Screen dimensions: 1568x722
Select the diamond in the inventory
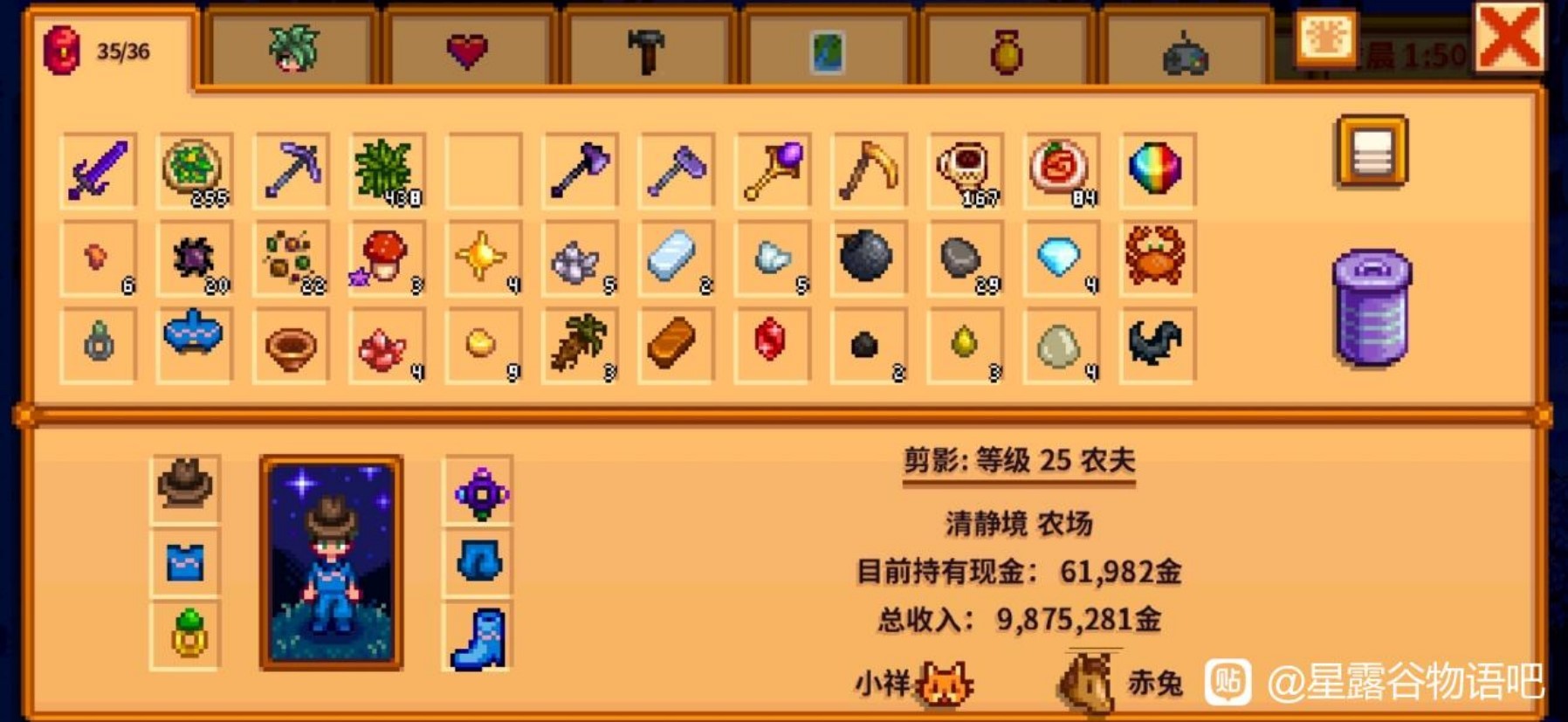pos(1061,258)
